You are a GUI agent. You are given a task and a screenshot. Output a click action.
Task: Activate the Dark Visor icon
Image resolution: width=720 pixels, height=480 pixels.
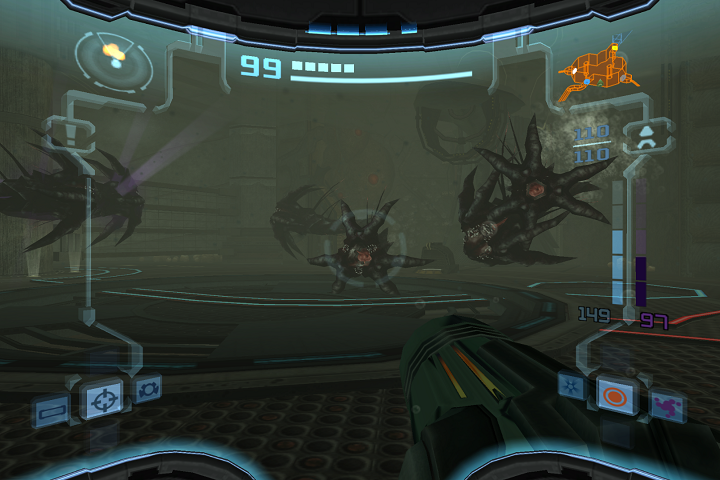click(x=149, y=388)
